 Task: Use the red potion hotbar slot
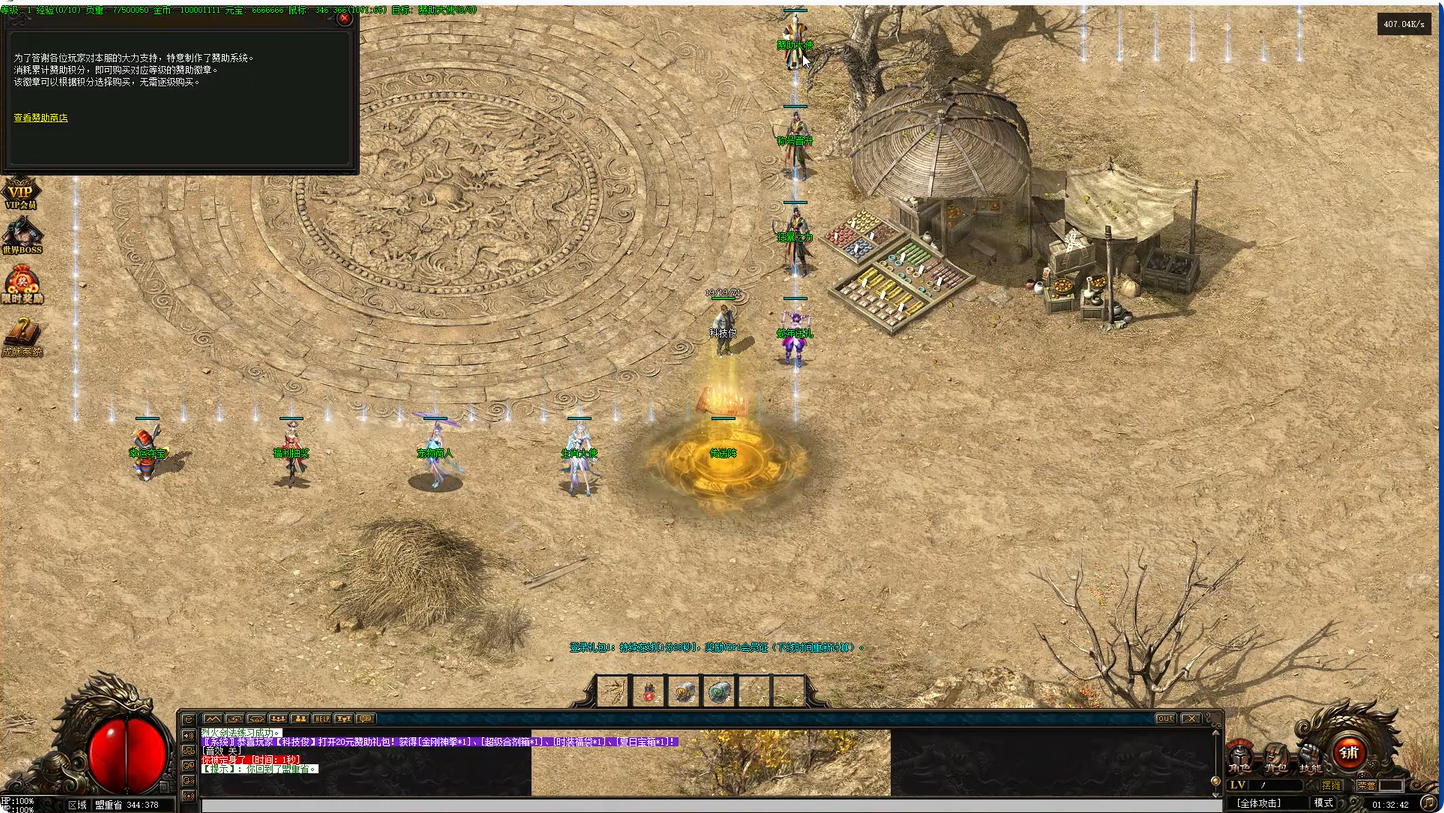(648, 691)
